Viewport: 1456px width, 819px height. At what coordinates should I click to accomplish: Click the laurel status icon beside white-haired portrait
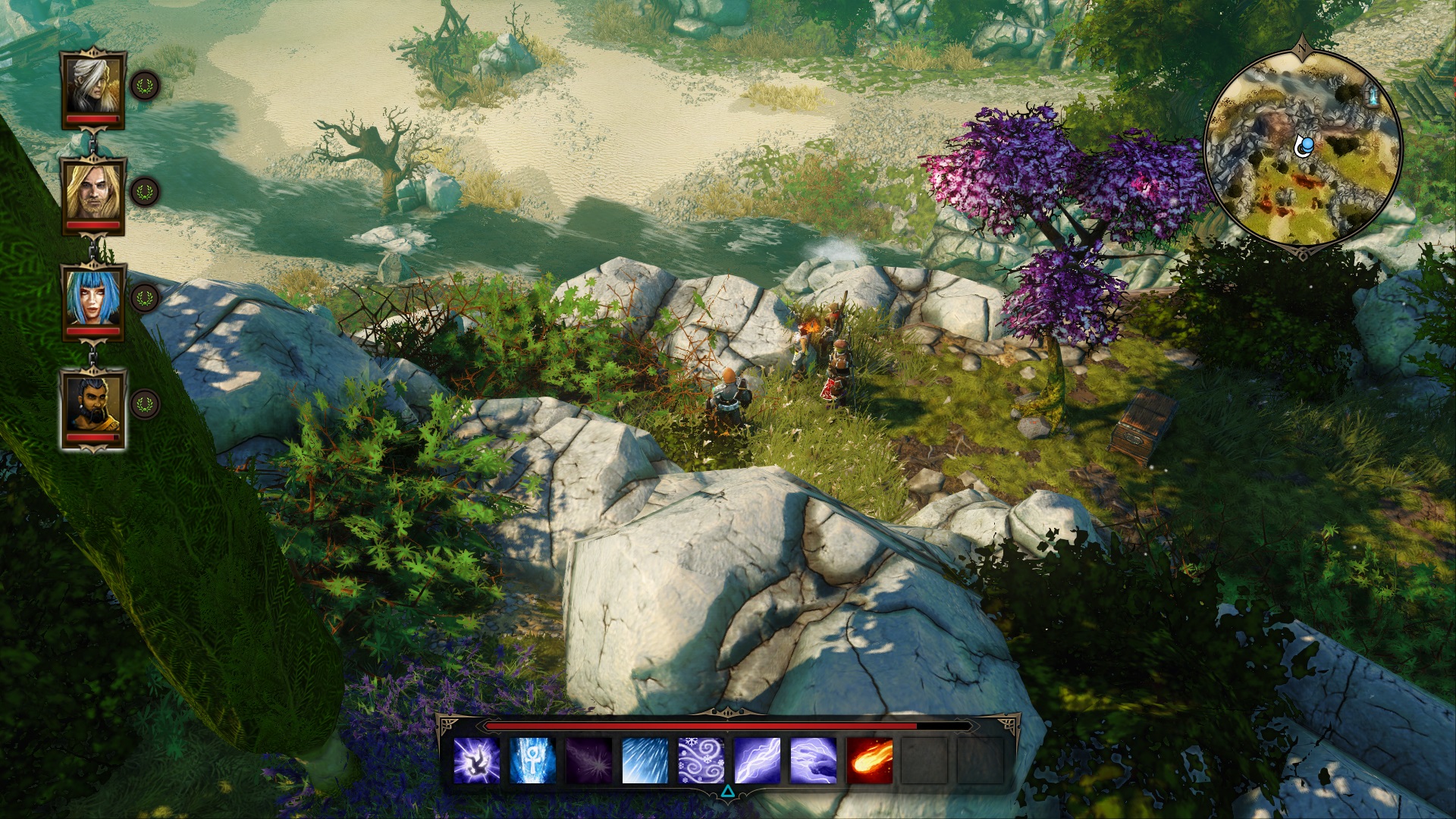coord(145,86)
